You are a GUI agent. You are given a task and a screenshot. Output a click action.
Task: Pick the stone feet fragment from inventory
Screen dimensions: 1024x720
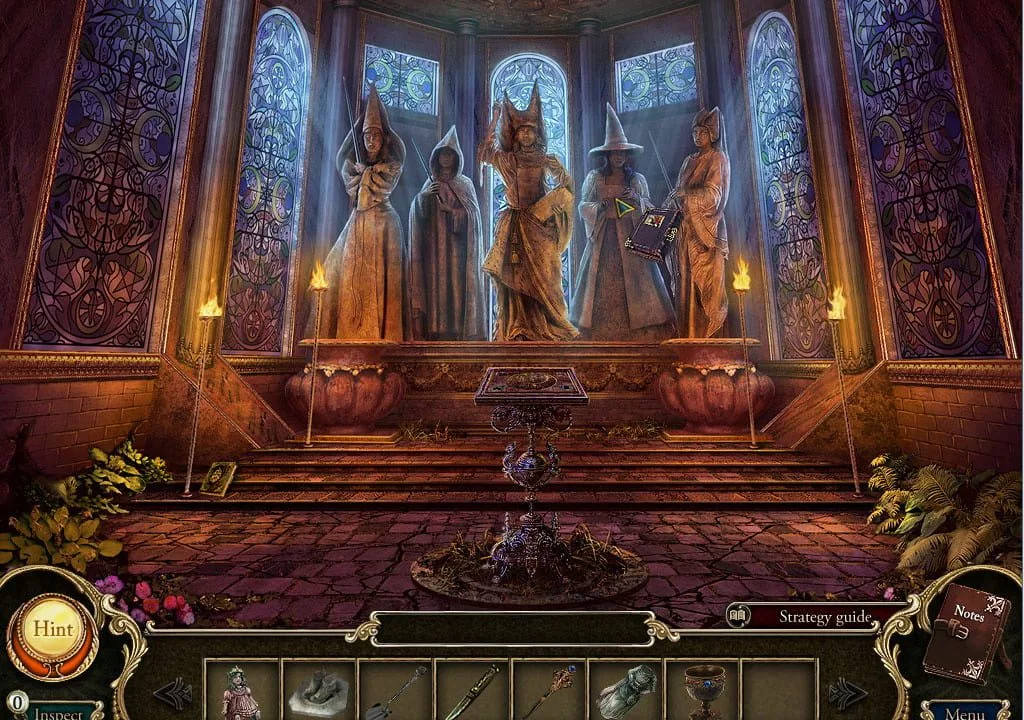(x=319, y=691)
